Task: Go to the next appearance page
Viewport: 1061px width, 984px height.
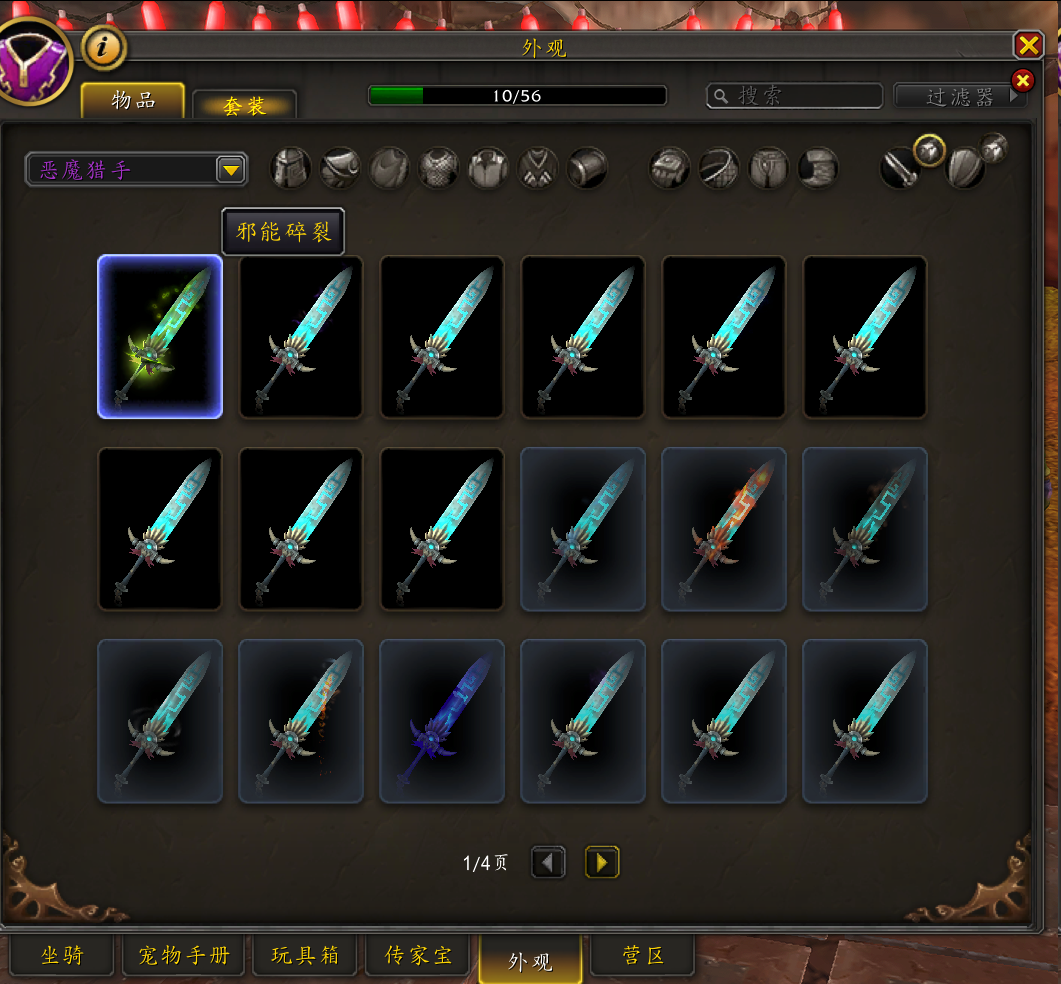Action: 602,862
